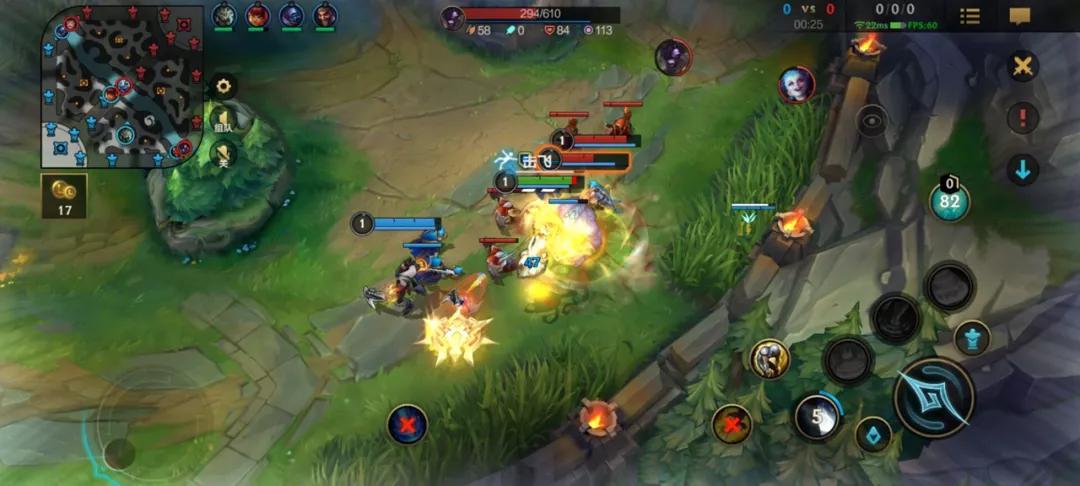Toggle the team voice speaker button
Screen dimensions: 1080x486
pyautogui.click(x=223, y=120)
